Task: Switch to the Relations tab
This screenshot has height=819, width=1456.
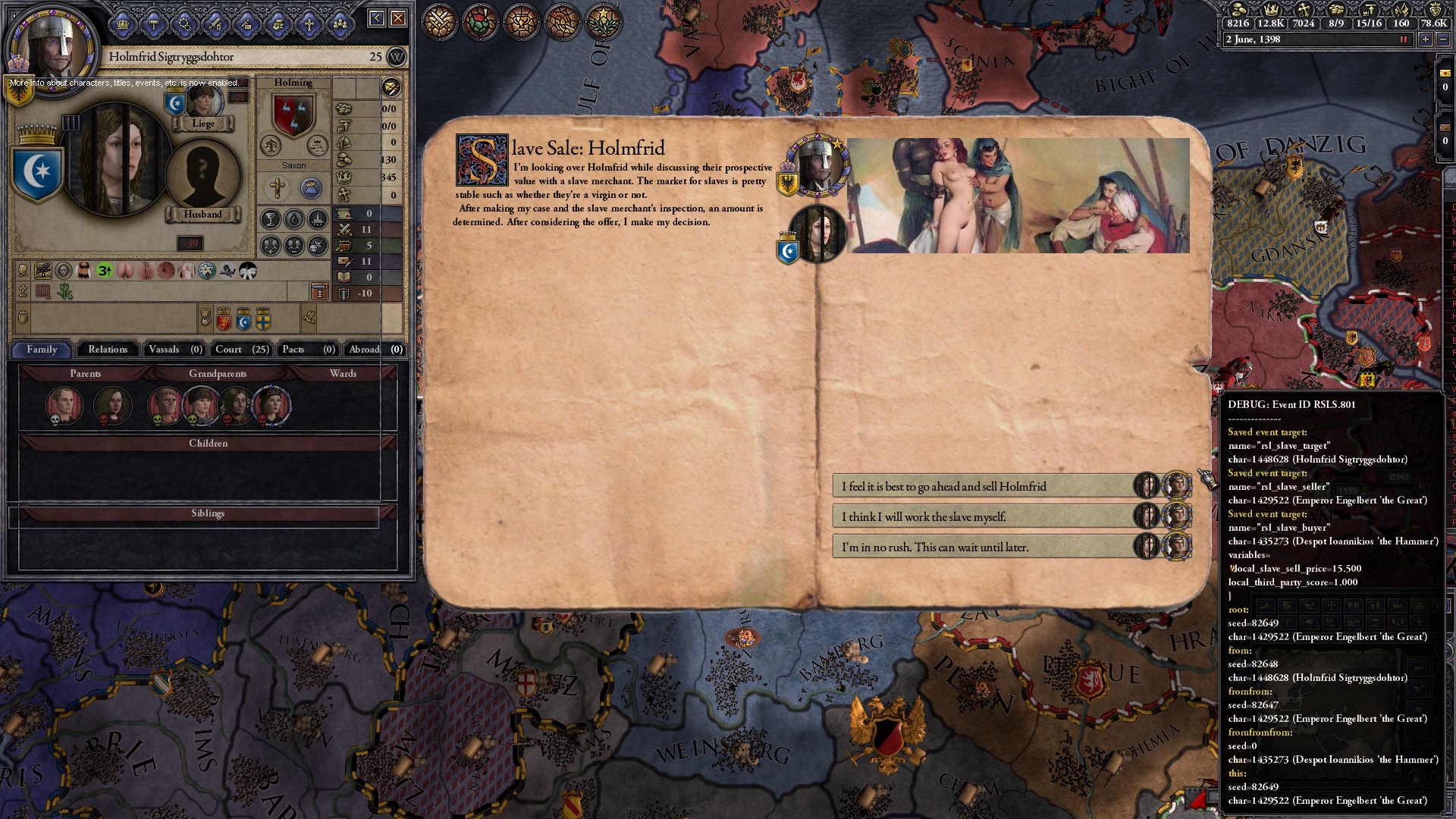Action: point(107,350)
